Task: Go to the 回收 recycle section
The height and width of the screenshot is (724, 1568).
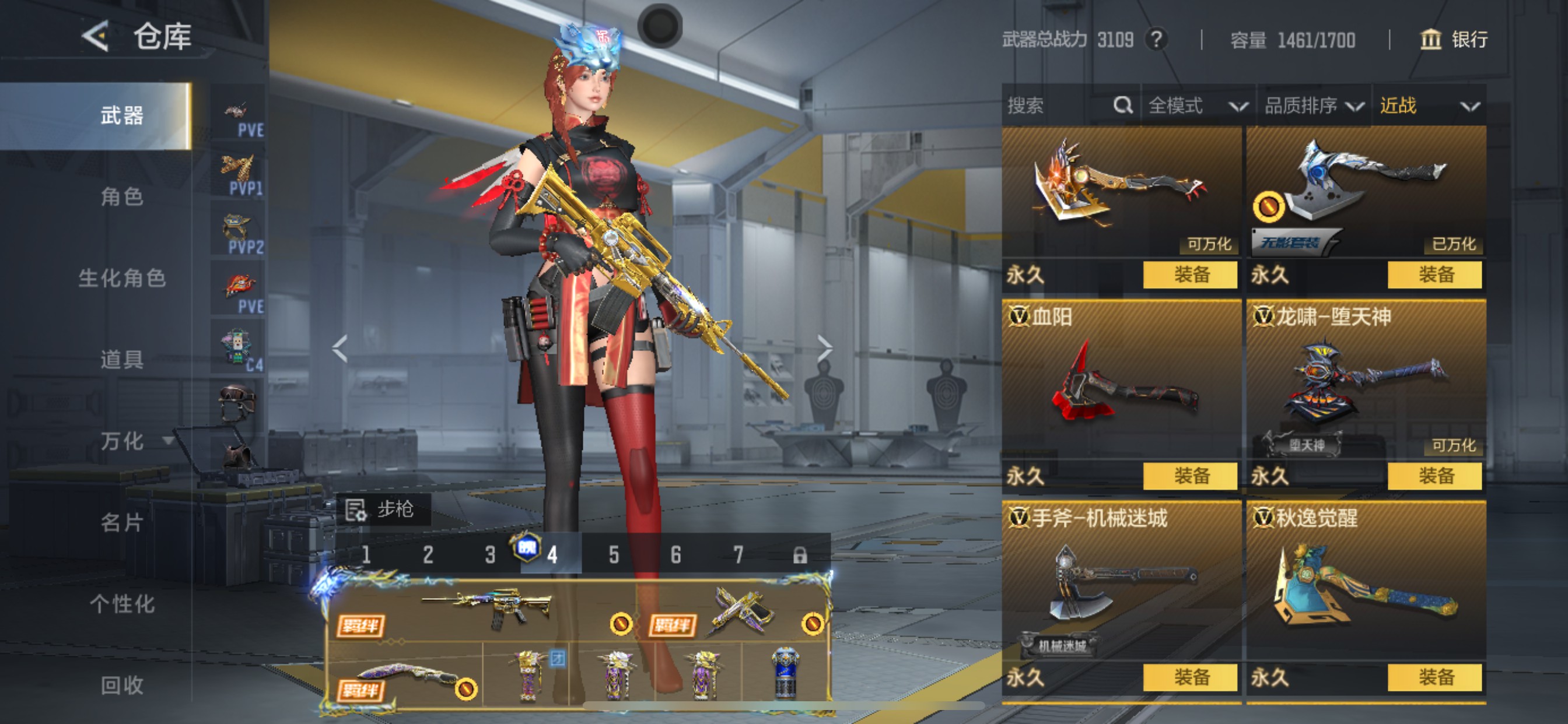Action: click(122, 685)
